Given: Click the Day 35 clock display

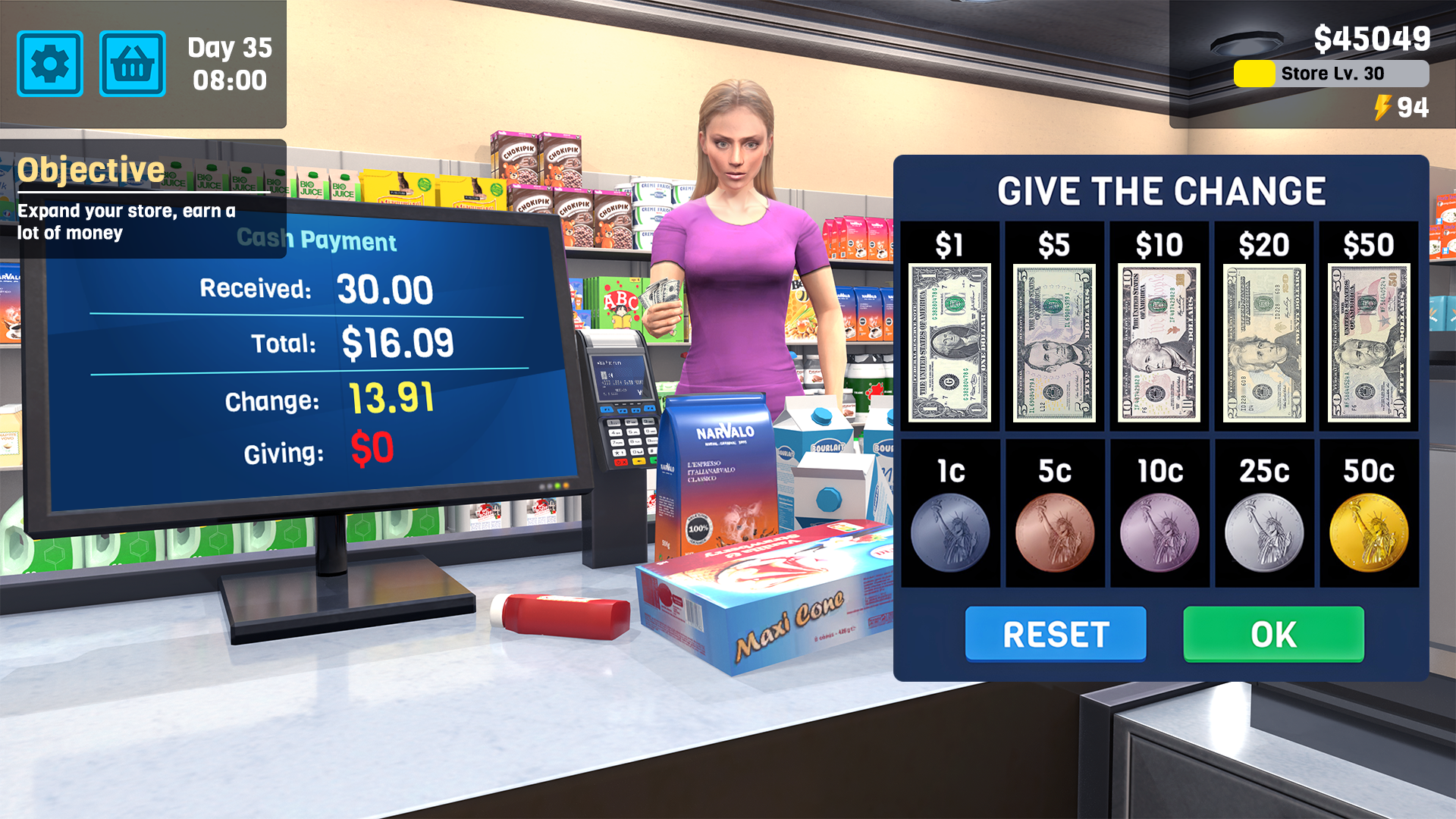Looking at the screenshot, I should (x=228, y=64).
